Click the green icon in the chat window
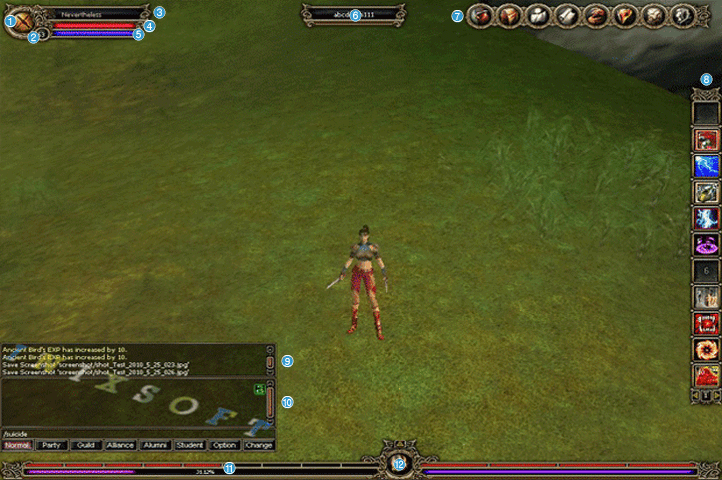The height and width of the screenshot is (480, 722). pos(259,389)
